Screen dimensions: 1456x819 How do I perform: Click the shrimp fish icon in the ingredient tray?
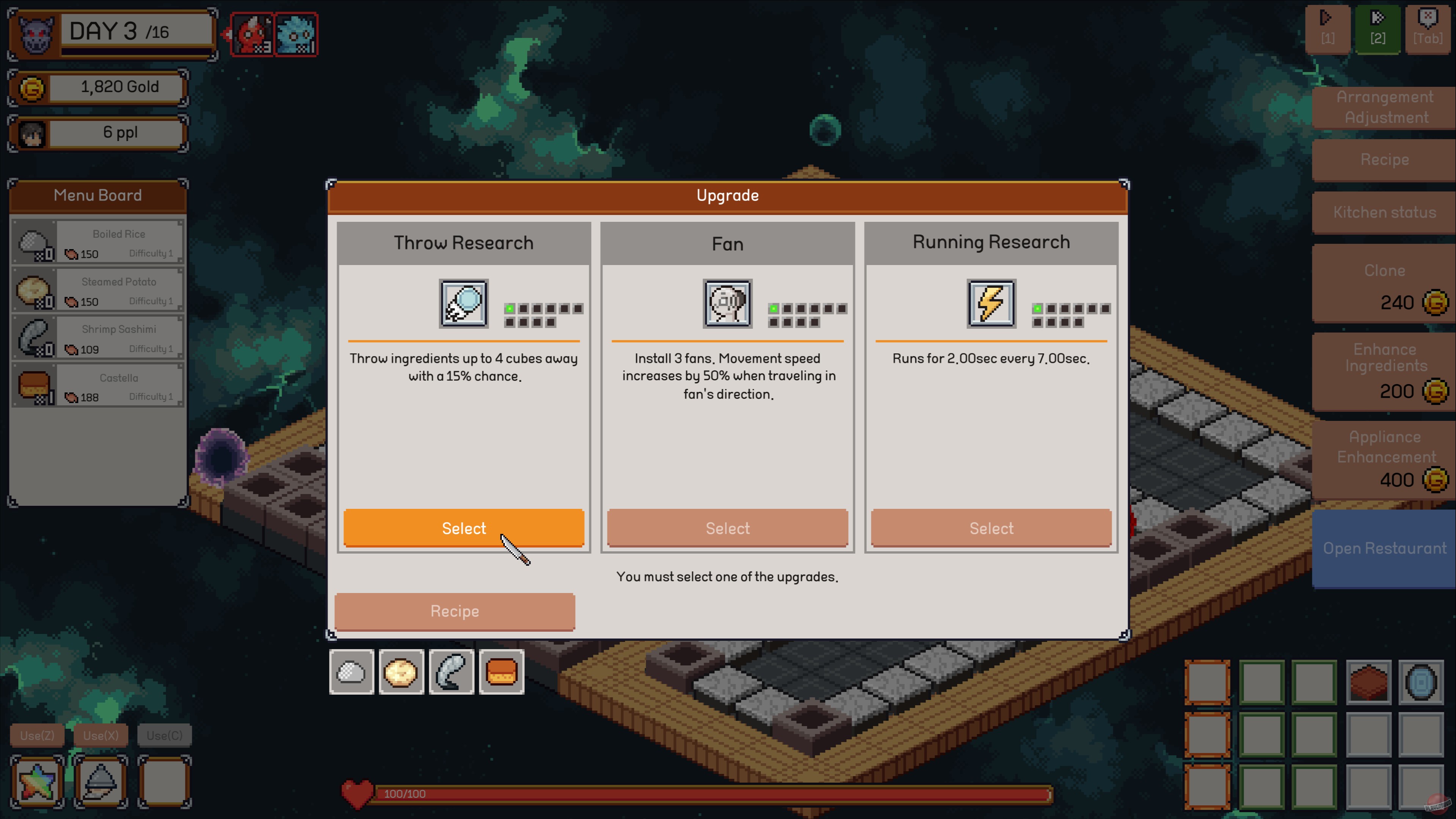click(451, 672)
